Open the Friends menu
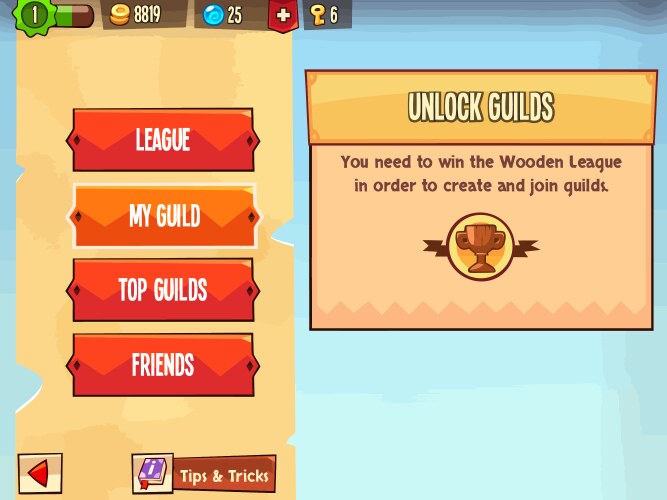The image size is (667, 500). 163,365
